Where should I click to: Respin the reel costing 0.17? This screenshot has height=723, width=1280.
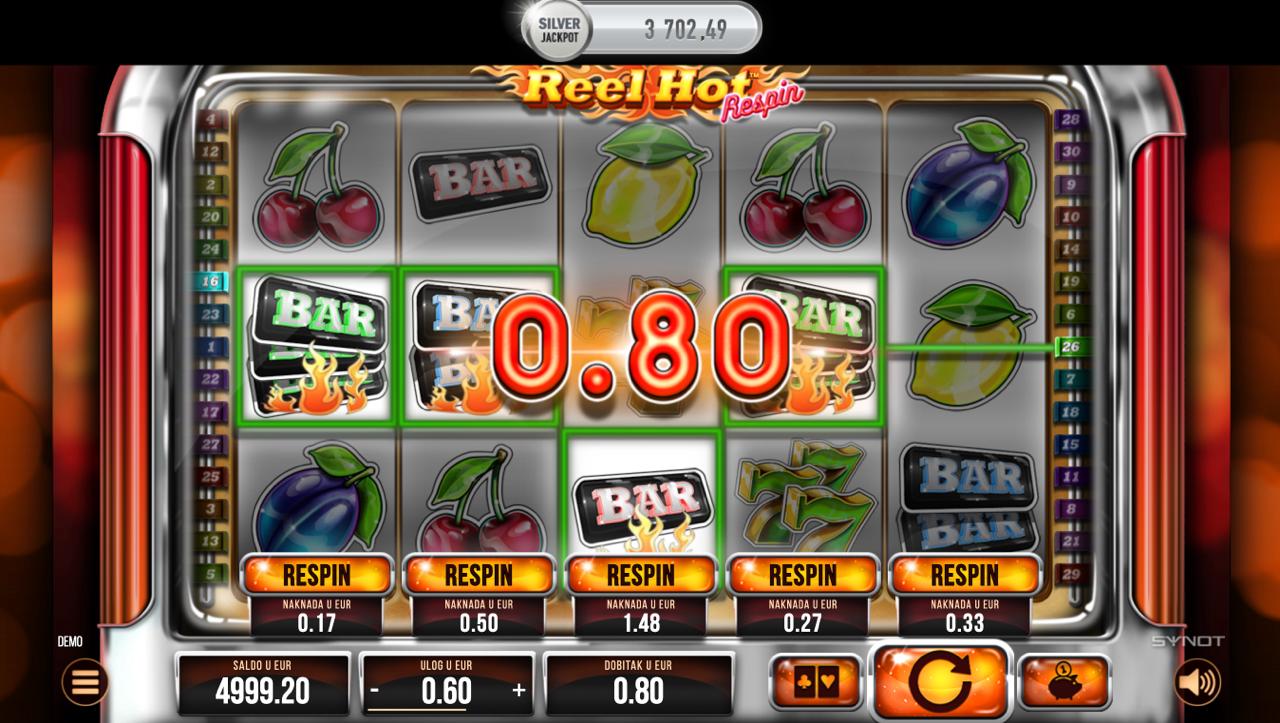[x=316, y=575]
